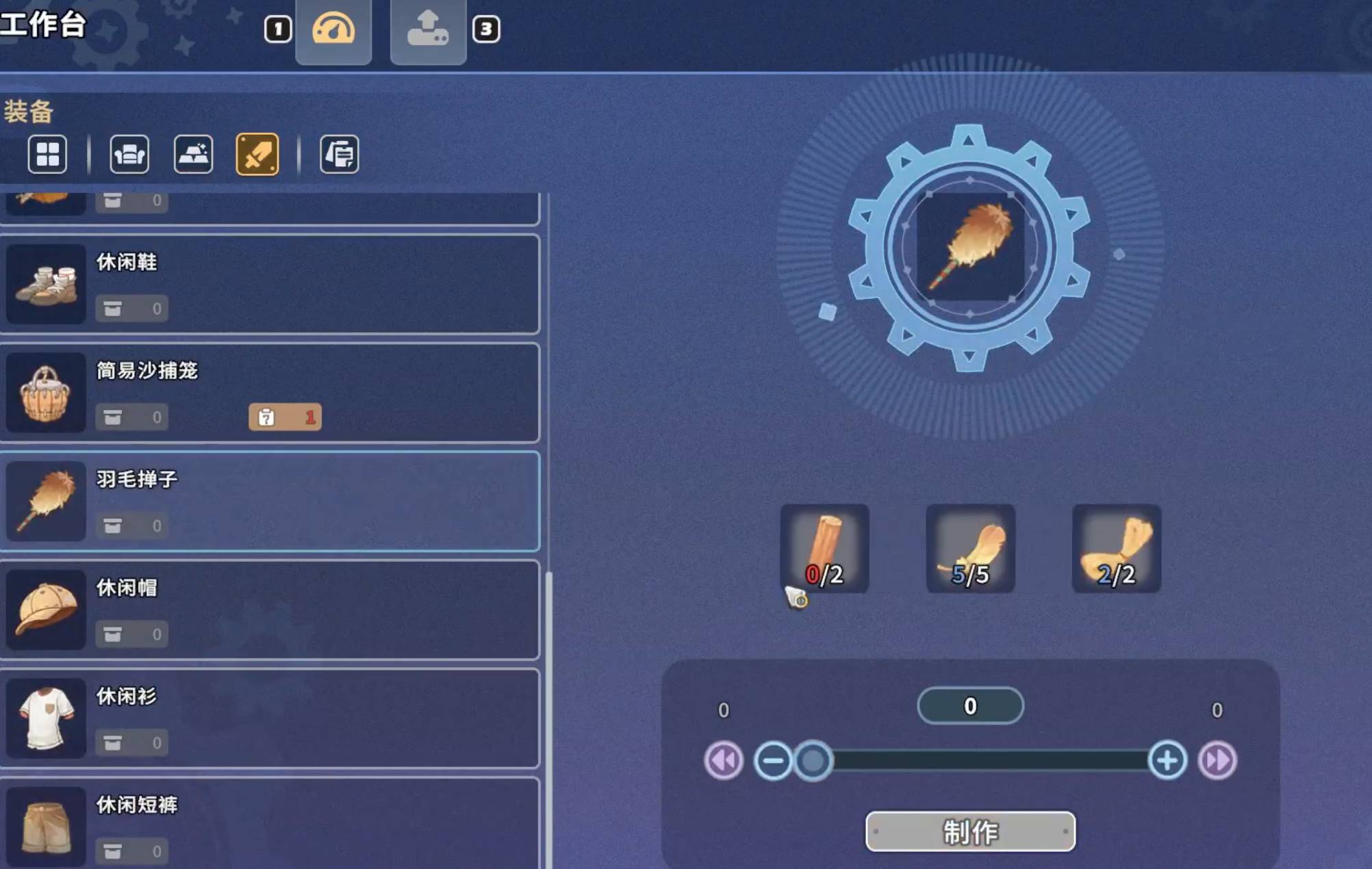The height and width of the screenshot is (869, 1372).
Task: Choose the 休闲短裤 recipe
Action: pyautogui.click(x=270, y=825)
